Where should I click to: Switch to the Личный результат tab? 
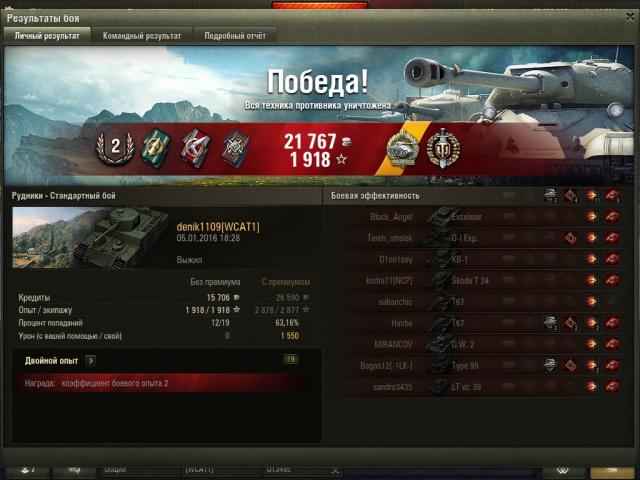pyautogui.click(x=47, y=35)
